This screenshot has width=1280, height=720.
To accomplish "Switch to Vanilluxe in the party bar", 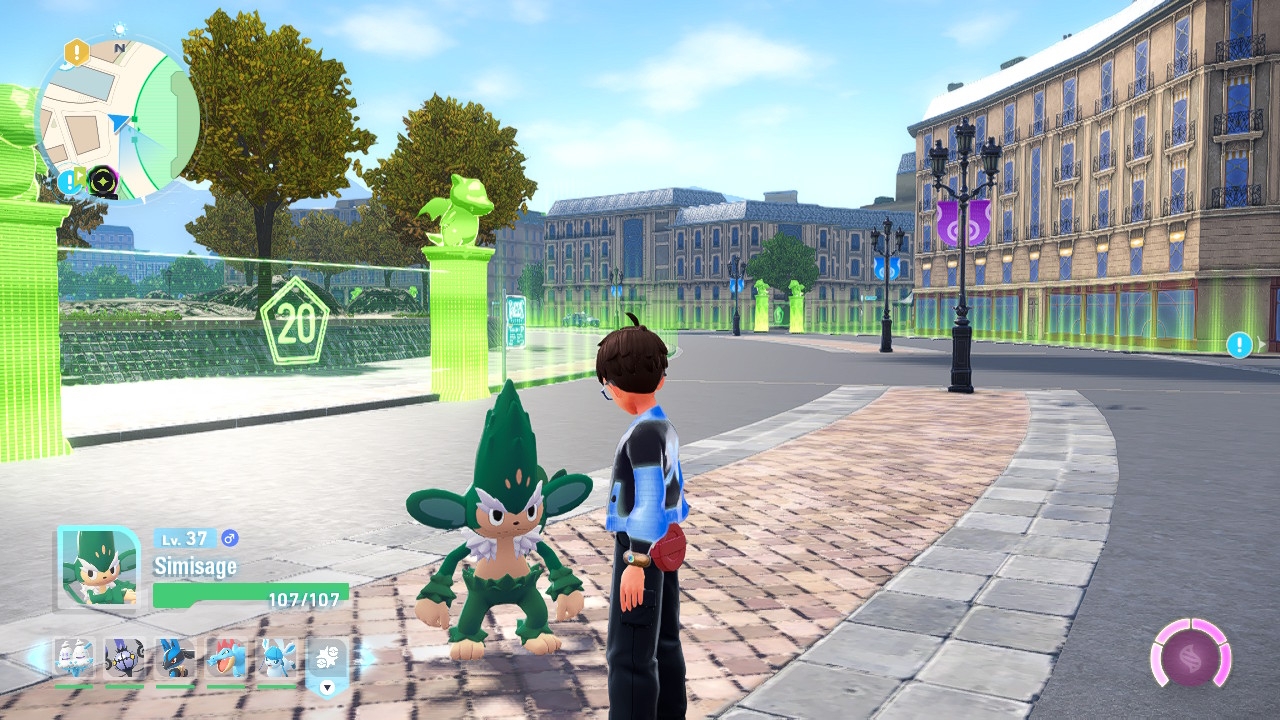I will click(73, 660).
